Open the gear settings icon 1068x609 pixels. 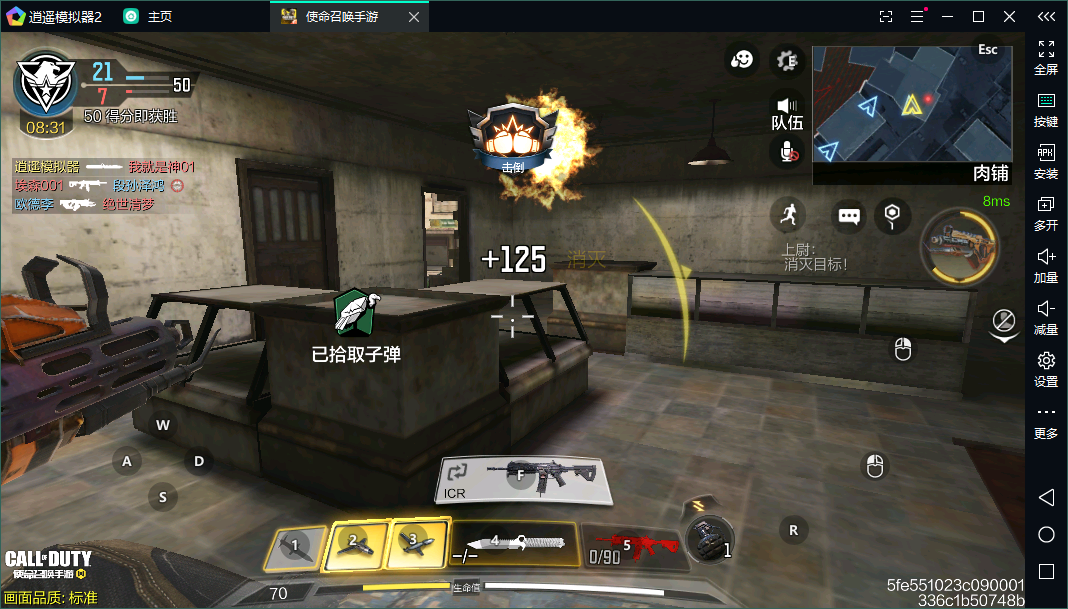tap(787, 60)
